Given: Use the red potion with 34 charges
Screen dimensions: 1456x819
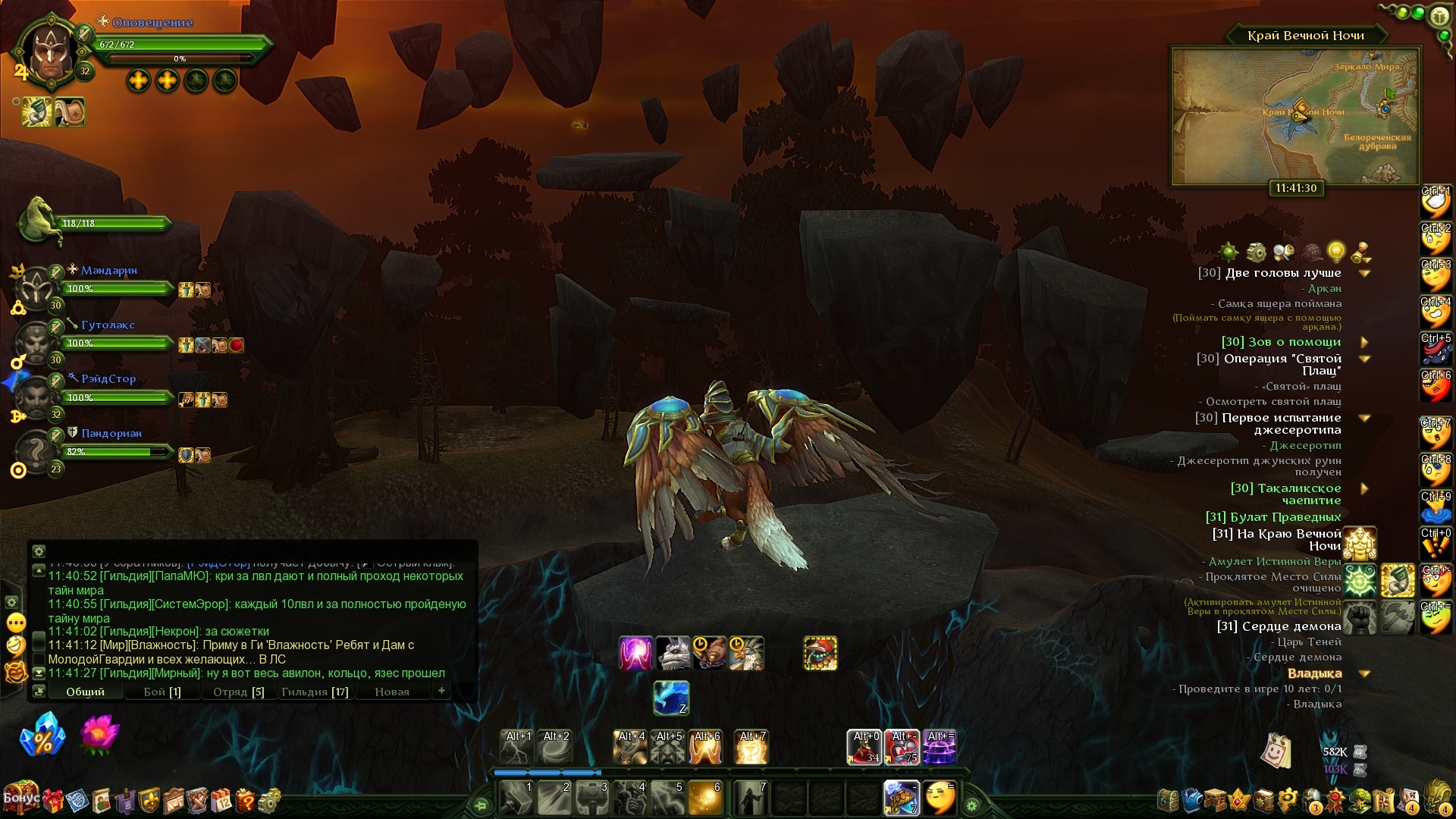Looking at the screenshot, I should click(864, 746).
